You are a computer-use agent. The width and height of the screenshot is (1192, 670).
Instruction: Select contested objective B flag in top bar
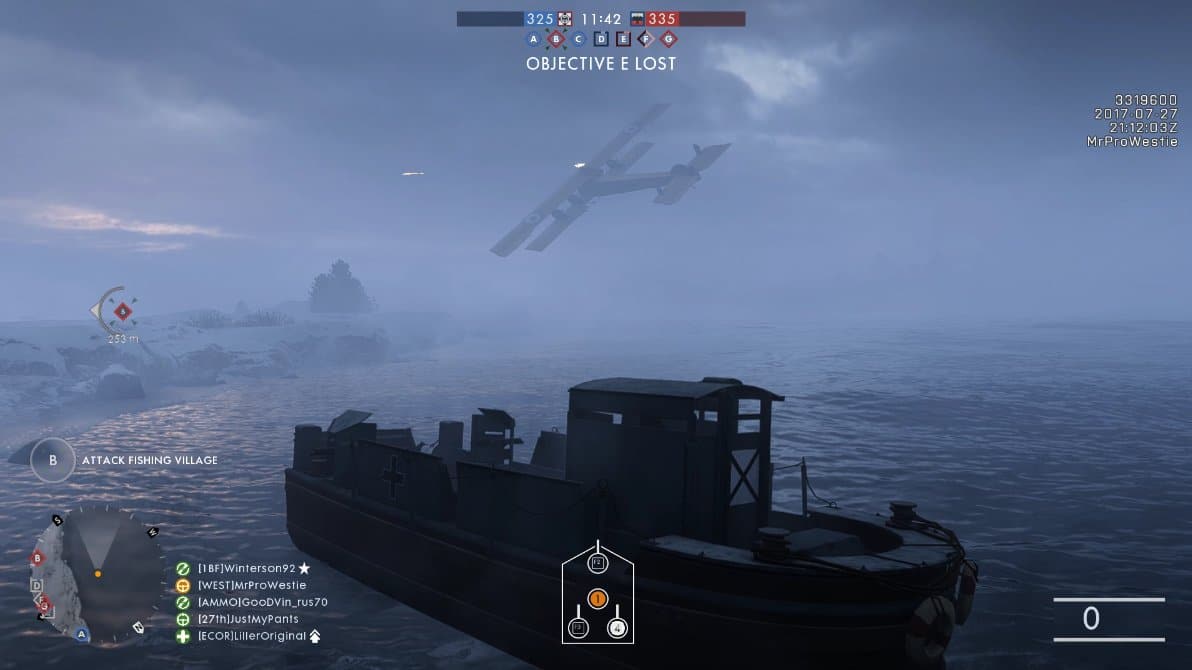tap(556, 39)
